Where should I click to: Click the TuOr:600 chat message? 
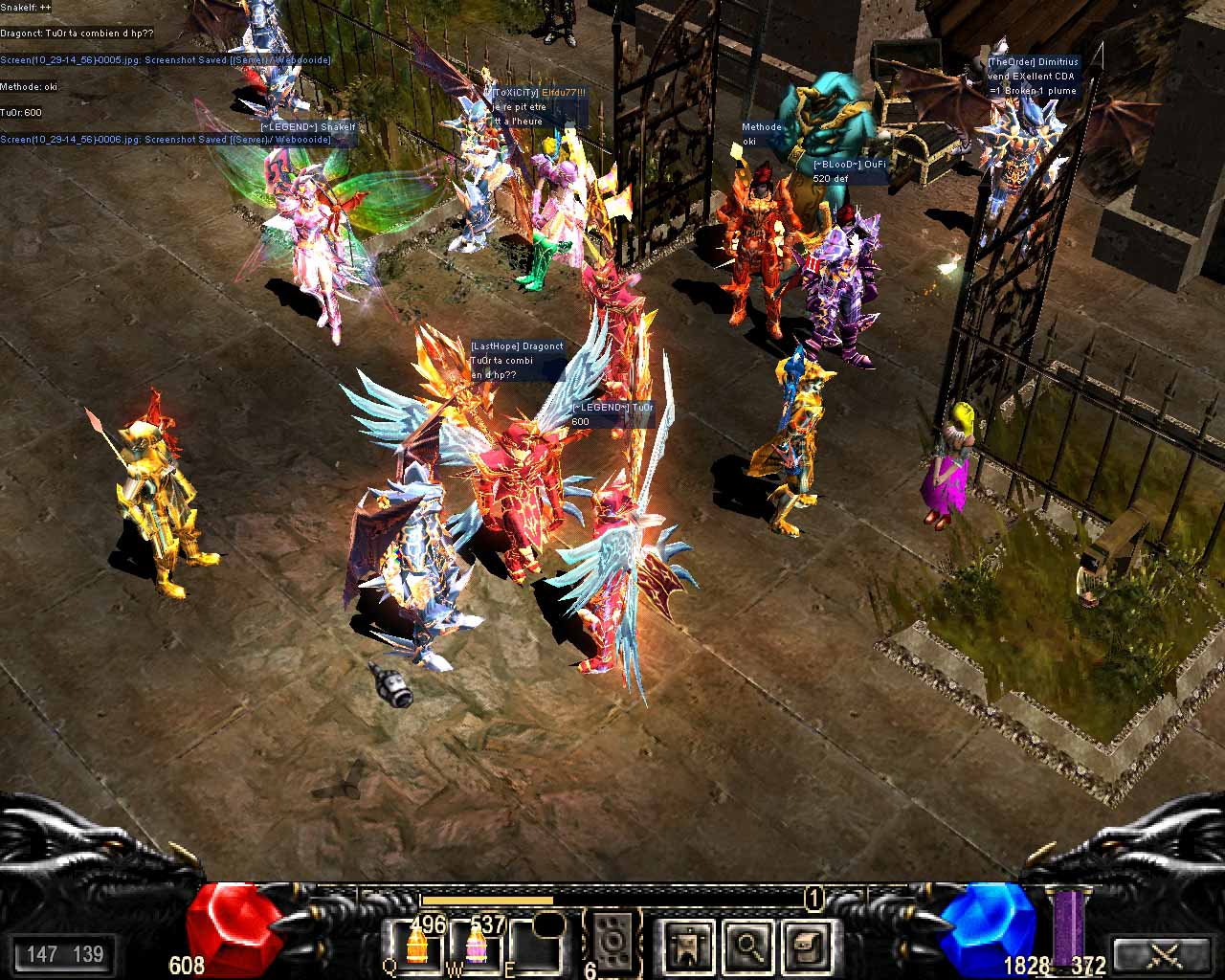click(x=21, y=112)
